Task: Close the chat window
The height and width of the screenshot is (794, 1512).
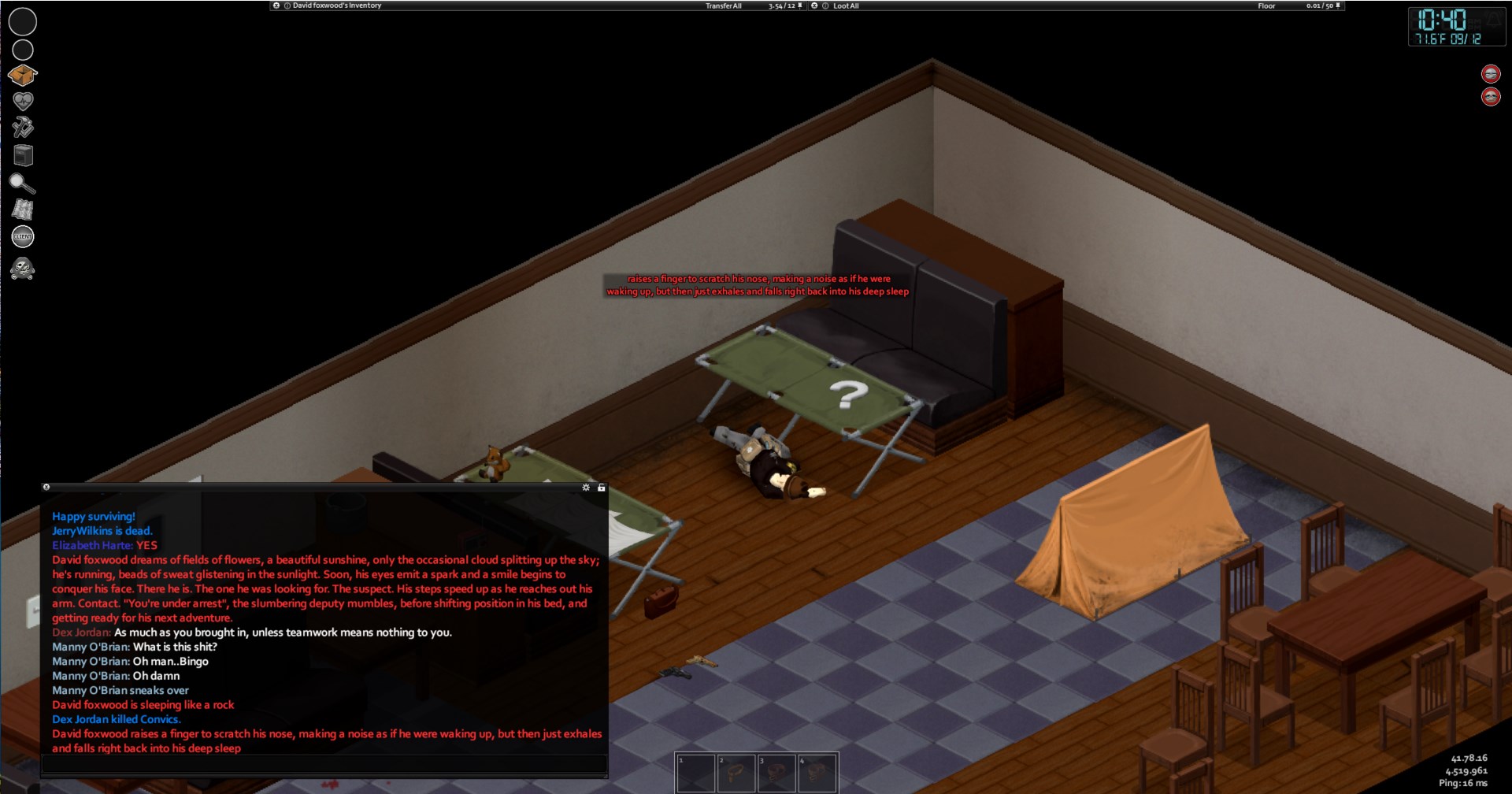Action: click(46, 488)
